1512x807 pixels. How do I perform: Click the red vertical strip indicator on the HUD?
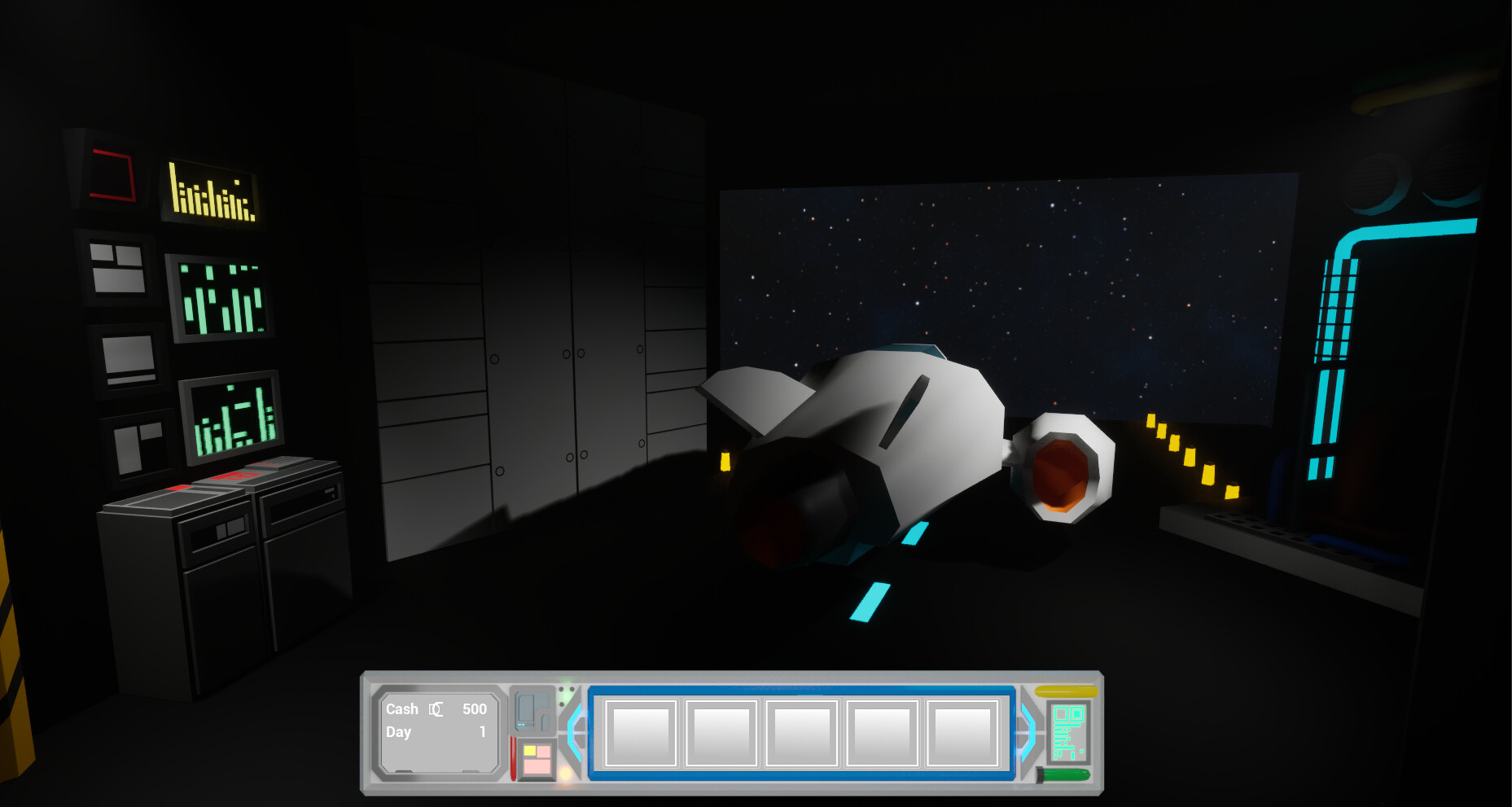coord(514,757)
